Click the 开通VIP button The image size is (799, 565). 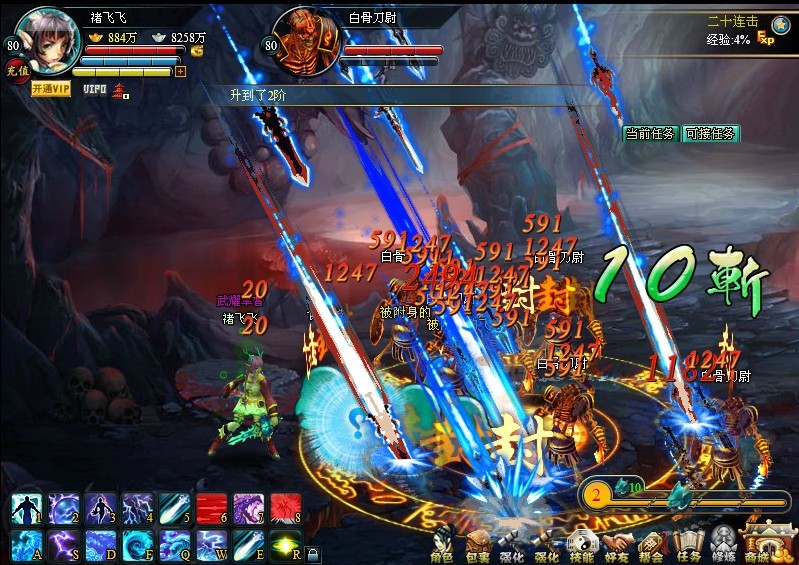tap(51, 89)
